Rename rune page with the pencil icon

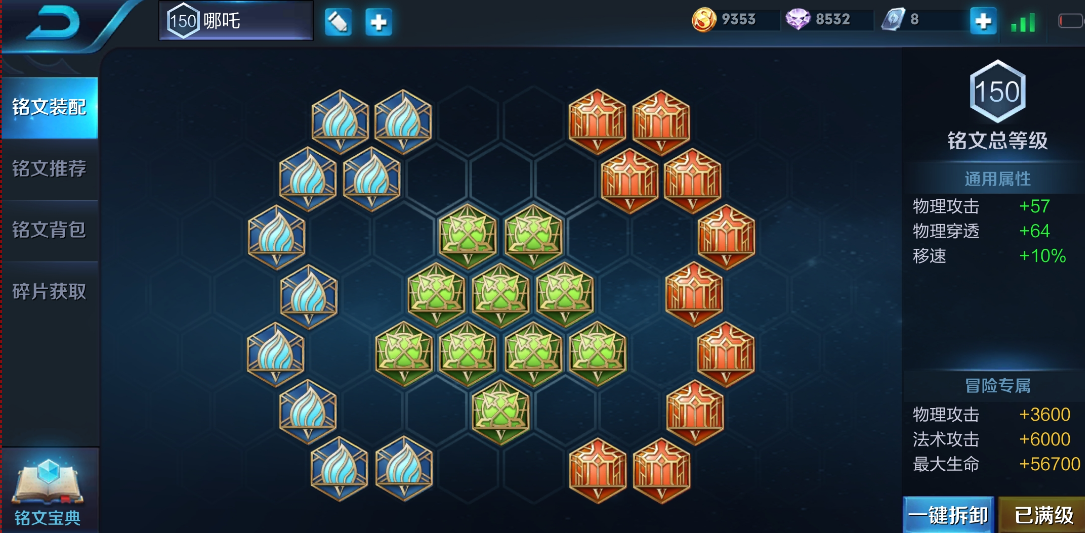(x=338, y=21)
